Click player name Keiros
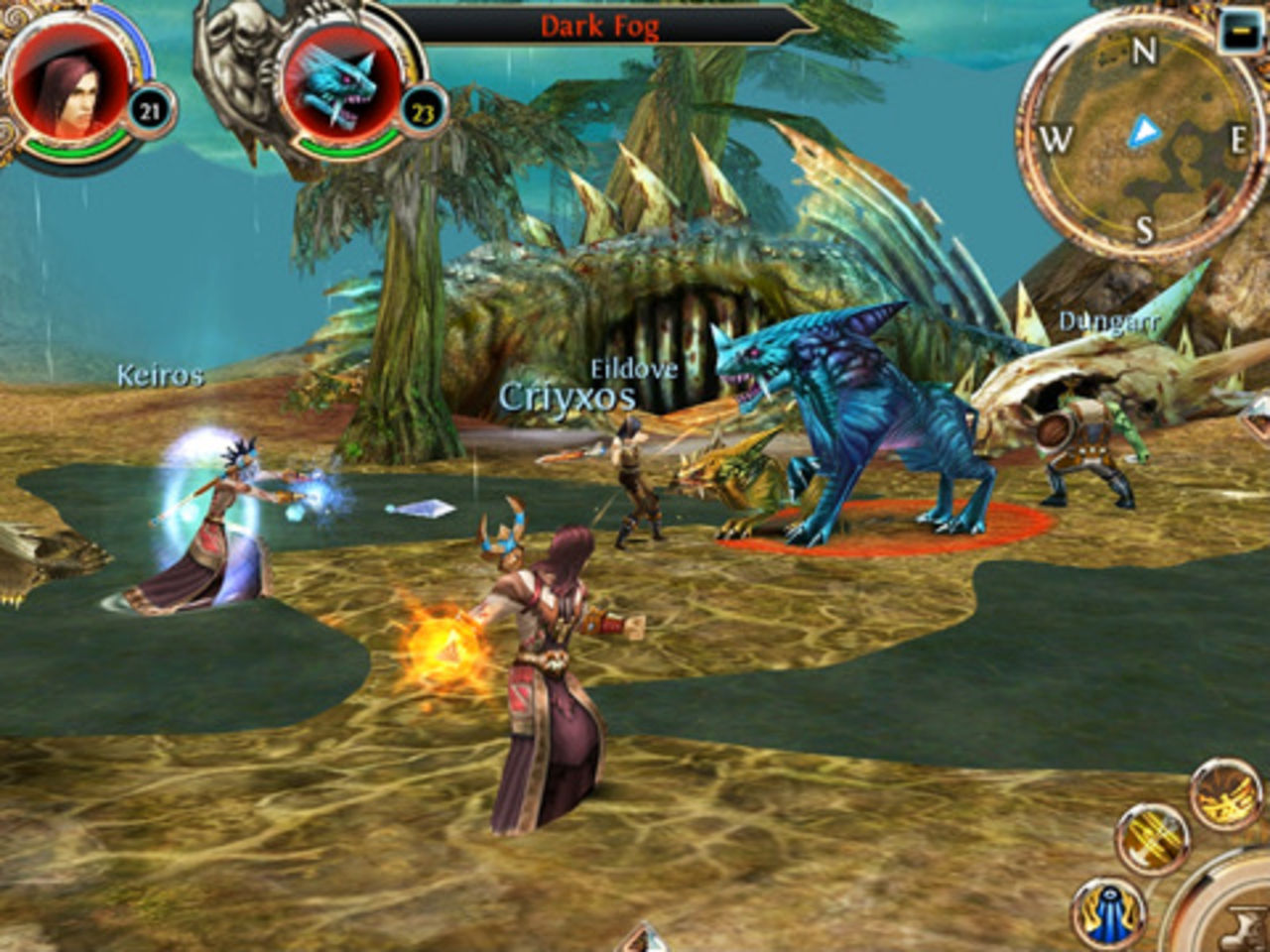Screen dimensions: 1270x952 tap(160, 377)
